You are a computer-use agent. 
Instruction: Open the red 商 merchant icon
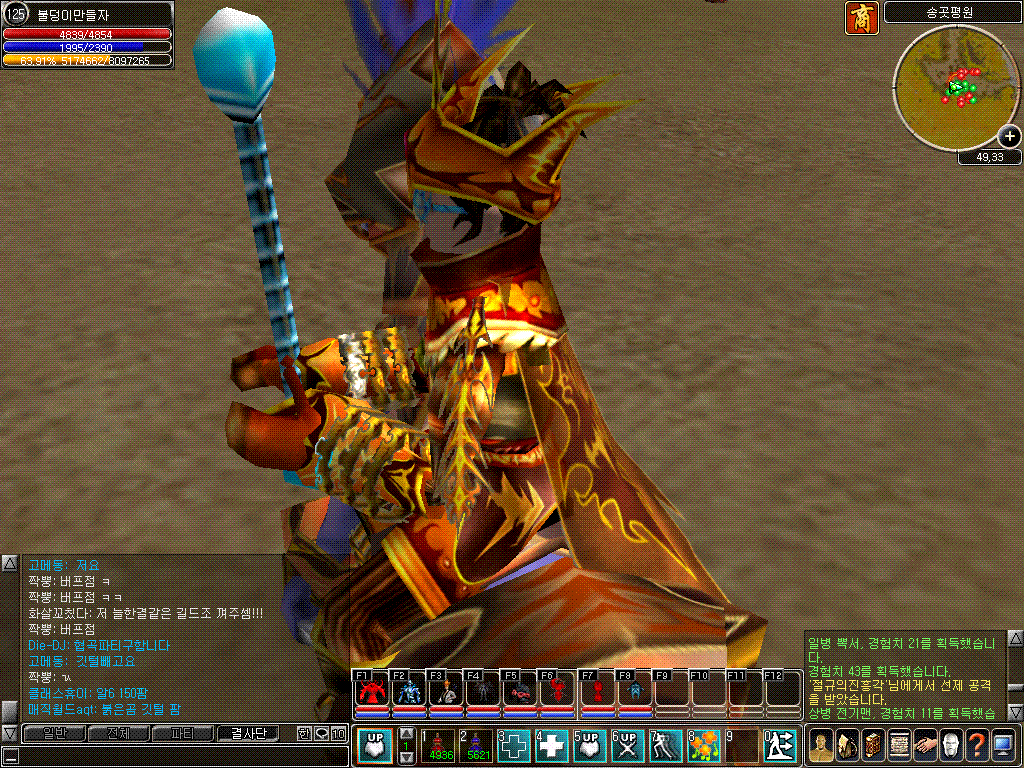(x=862, y=17)
